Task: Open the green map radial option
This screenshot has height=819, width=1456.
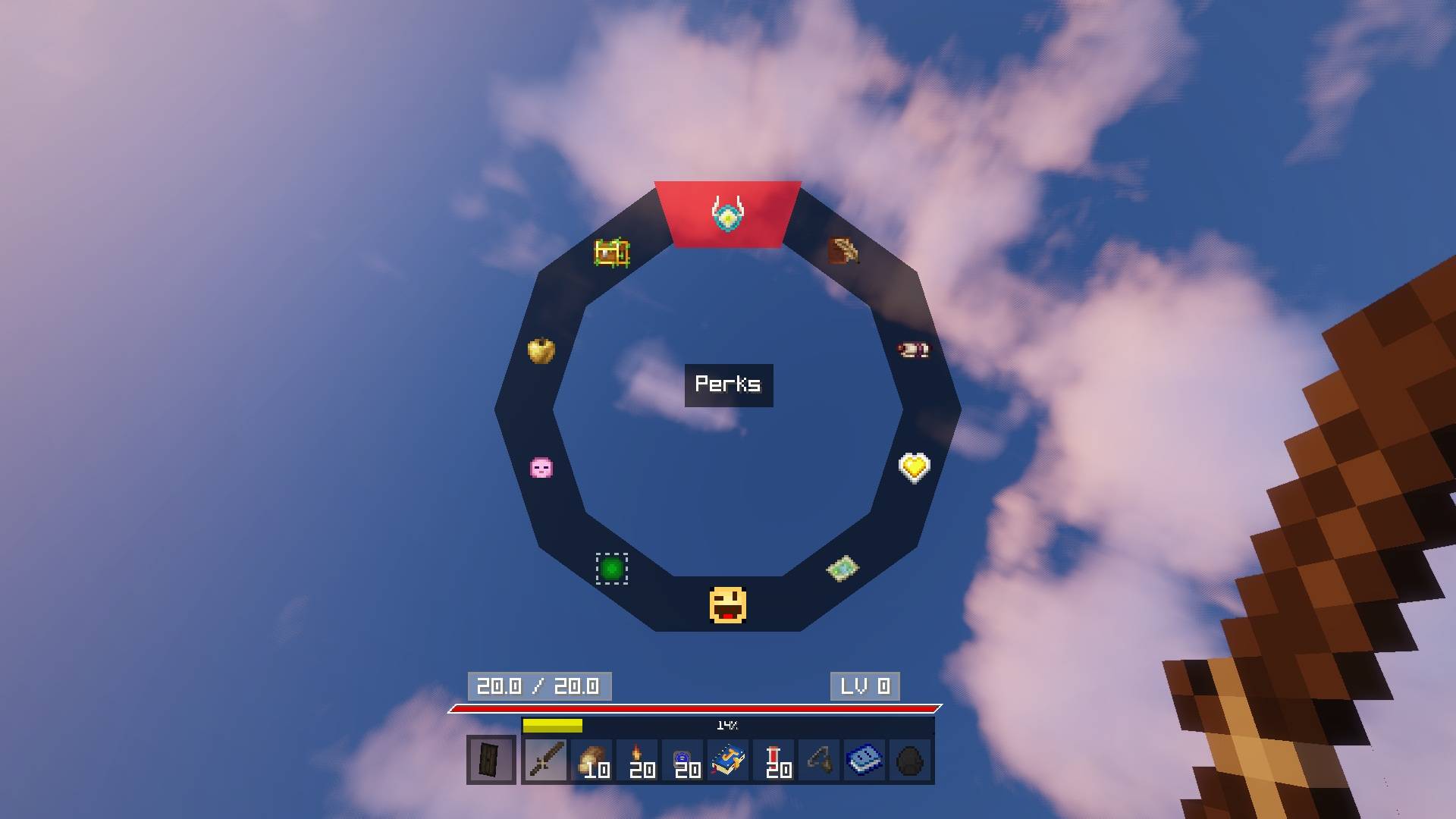Action: [x=842, y=568]
